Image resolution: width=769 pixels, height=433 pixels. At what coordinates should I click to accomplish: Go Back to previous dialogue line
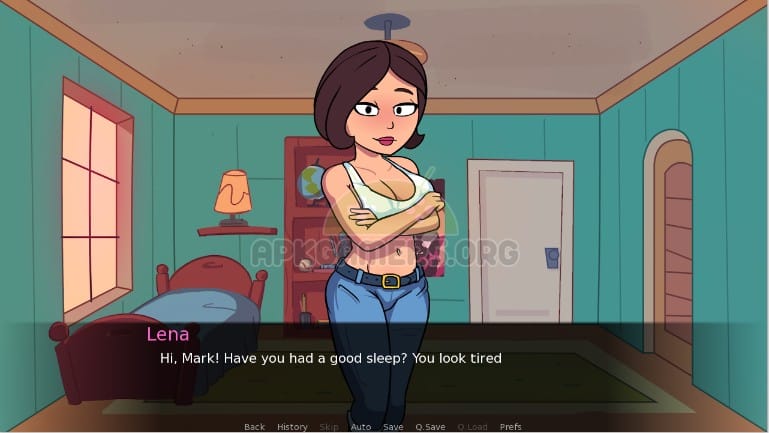click(x=254, y=427)
